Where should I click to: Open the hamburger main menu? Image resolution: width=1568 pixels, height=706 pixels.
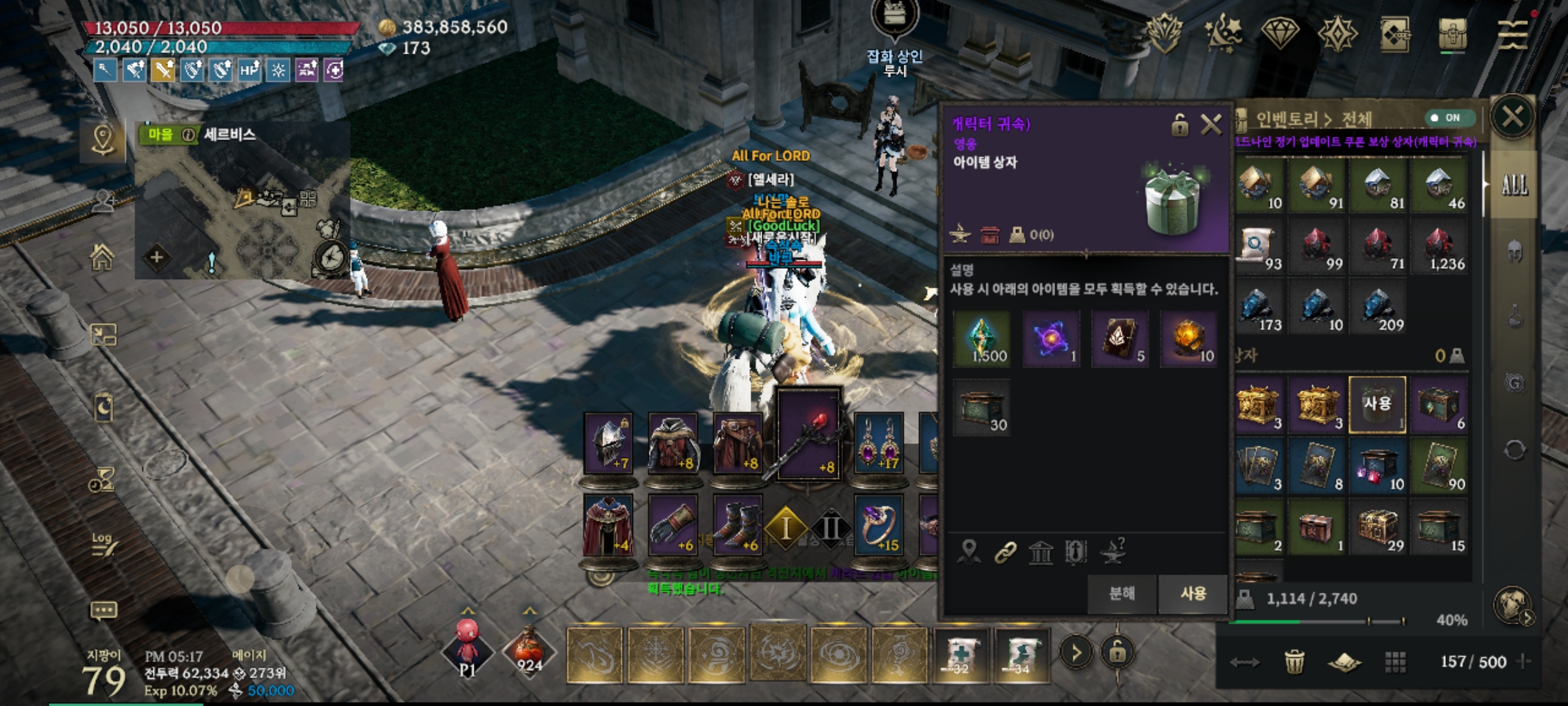point(1512,34)
